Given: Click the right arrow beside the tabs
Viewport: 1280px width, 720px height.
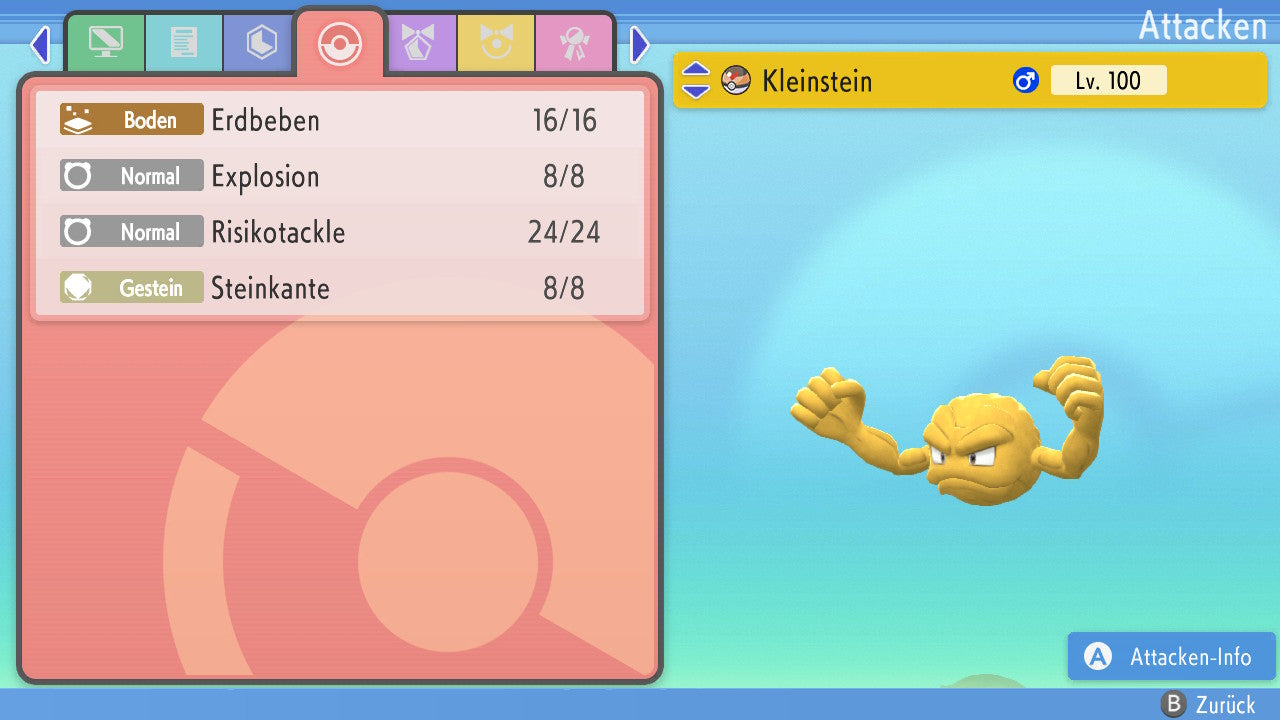Looking at the screenshot, I should click(x=640, y=44).
